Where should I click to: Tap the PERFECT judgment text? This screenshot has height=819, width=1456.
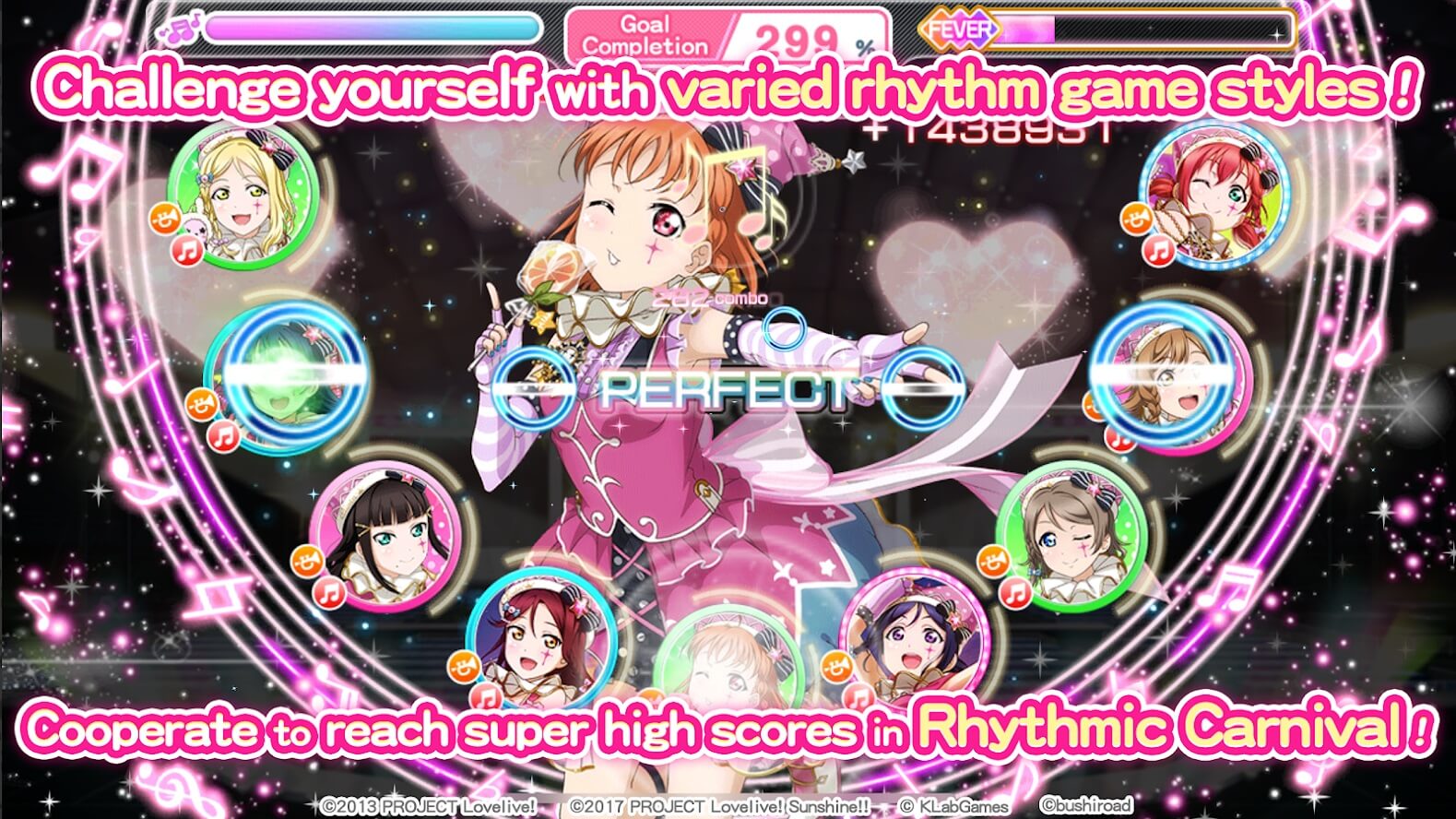pyautogui.click(x=728, y=387)
